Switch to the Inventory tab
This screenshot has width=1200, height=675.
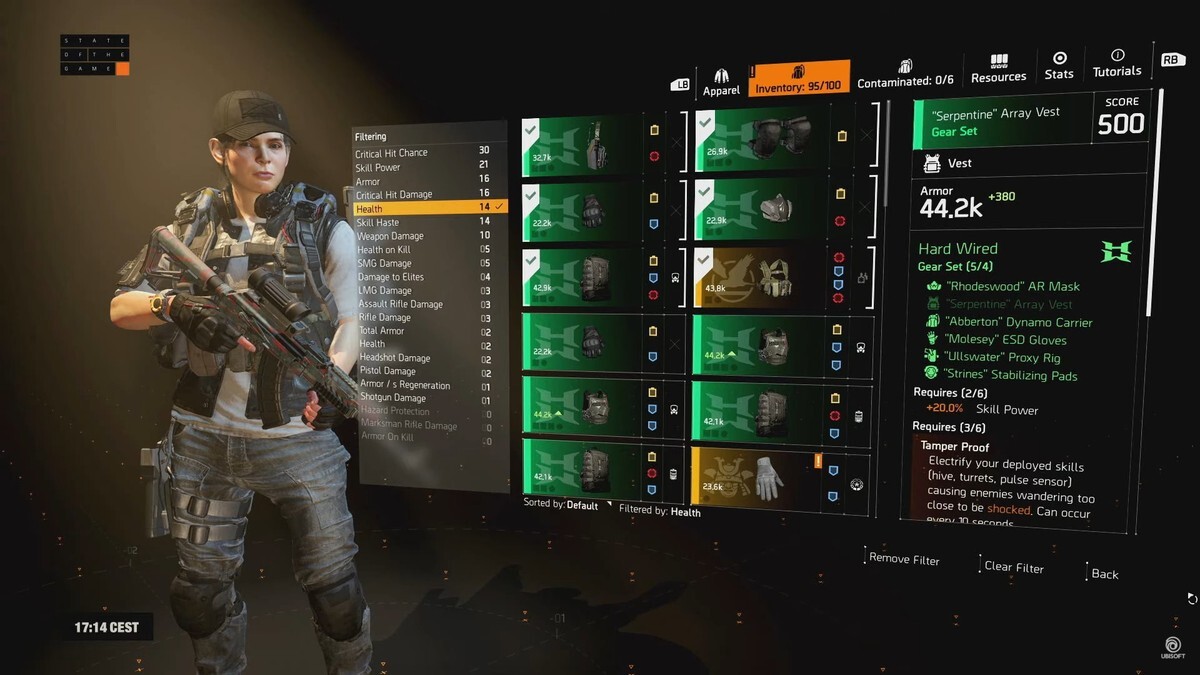(798, 79)
